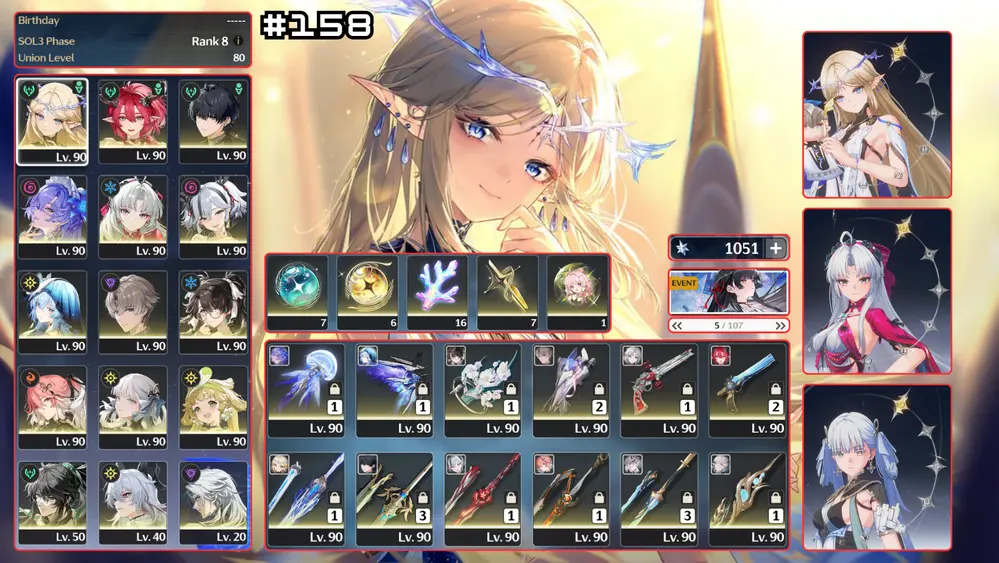Select the teal orb item with count 7
This screenshot has height=563, width=999.
coord(299,292)
